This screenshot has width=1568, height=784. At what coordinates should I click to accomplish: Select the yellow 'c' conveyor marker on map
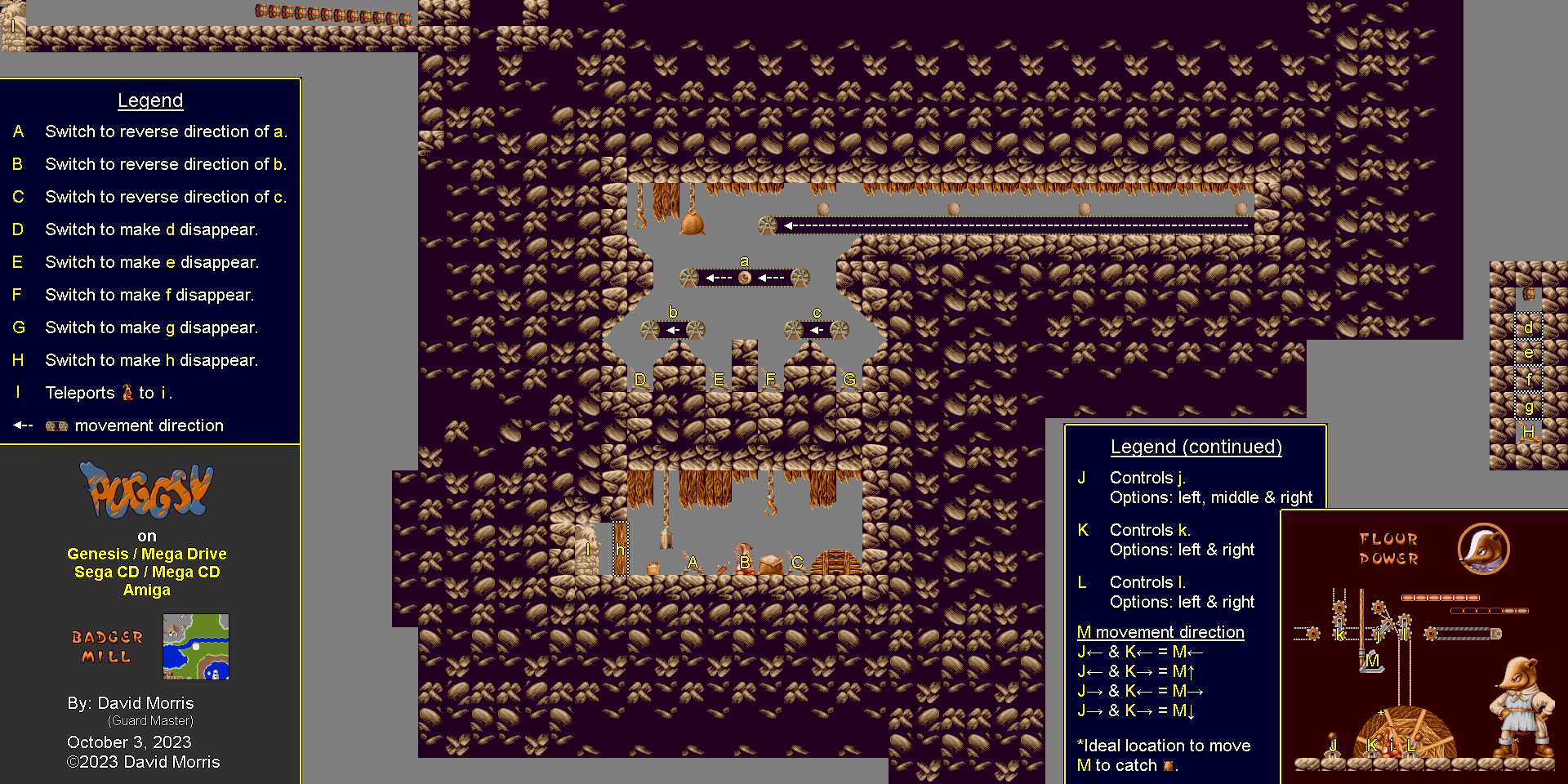click(x=817, y=313)
